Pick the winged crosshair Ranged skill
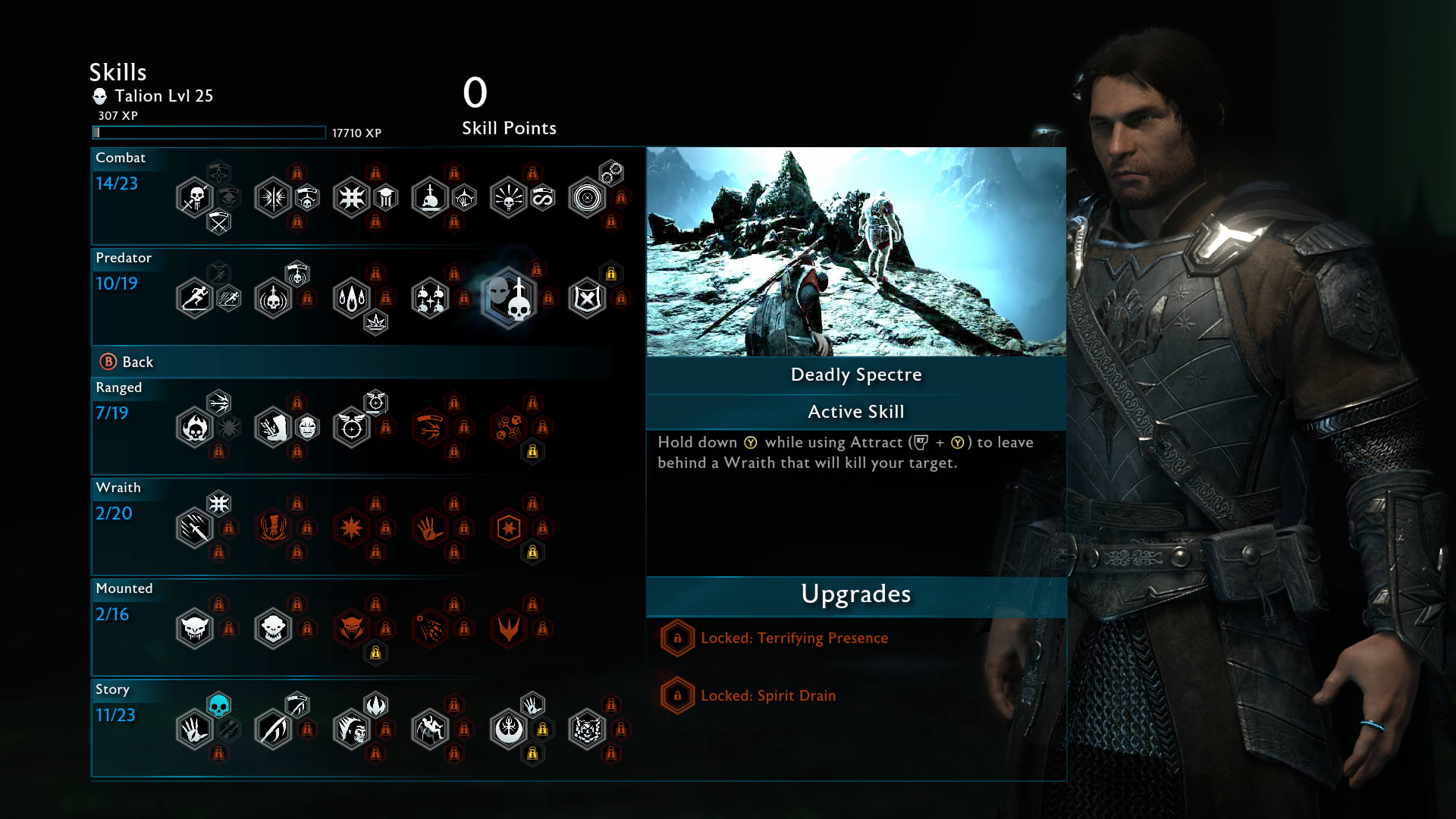 [x=351, y=428]
